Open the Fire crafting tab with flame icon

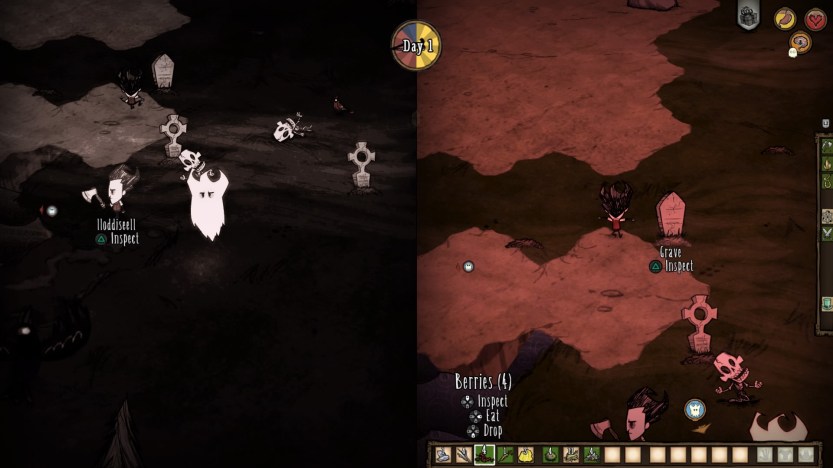(x=826, y=164)
